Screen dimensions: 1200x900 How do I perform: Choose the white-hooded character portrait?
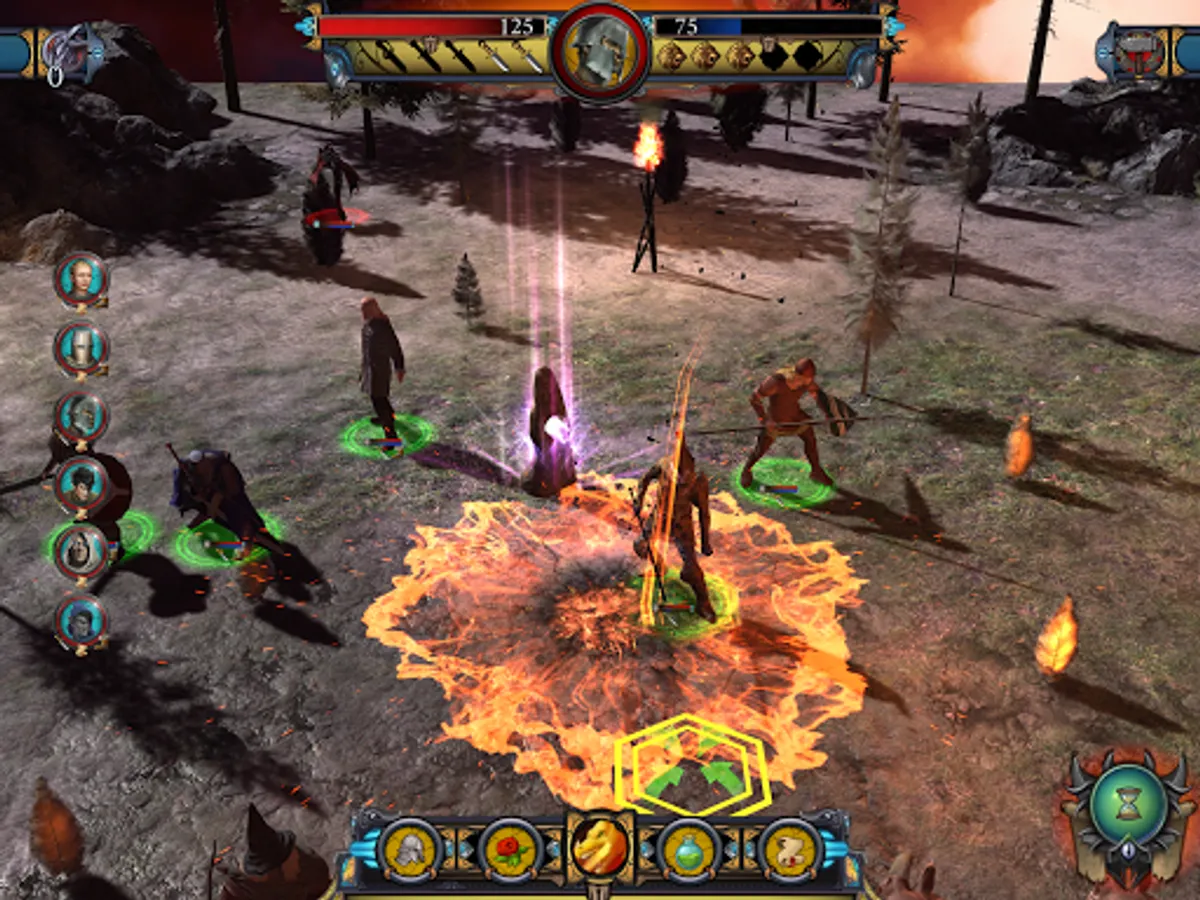click(x=81, y=551)
